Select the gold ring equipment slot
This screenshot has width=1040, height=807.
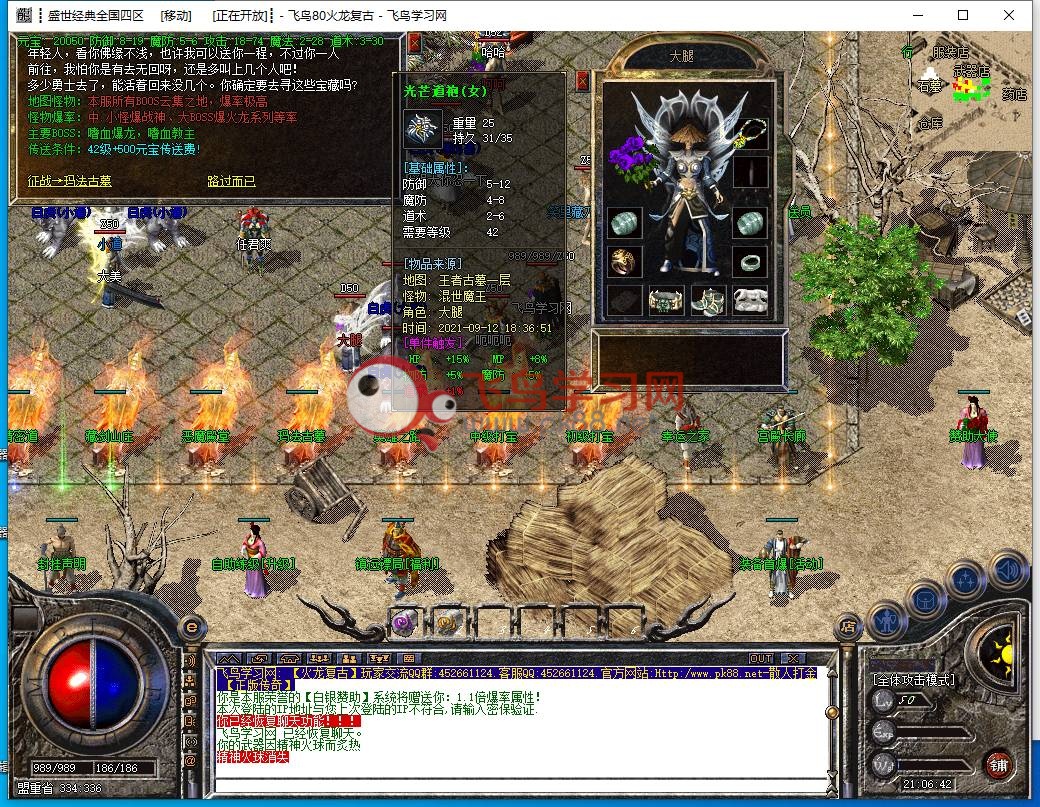tap(624, 261)
